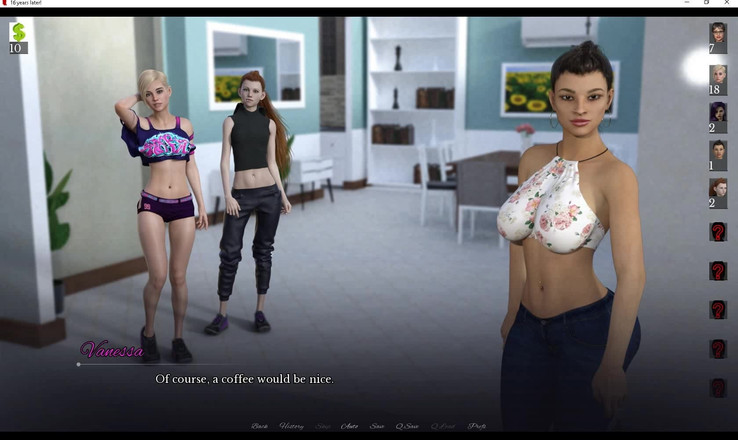This screenshot has height=440, width=738.
Task: Go back using the Back button
Action: pos(260,427)
